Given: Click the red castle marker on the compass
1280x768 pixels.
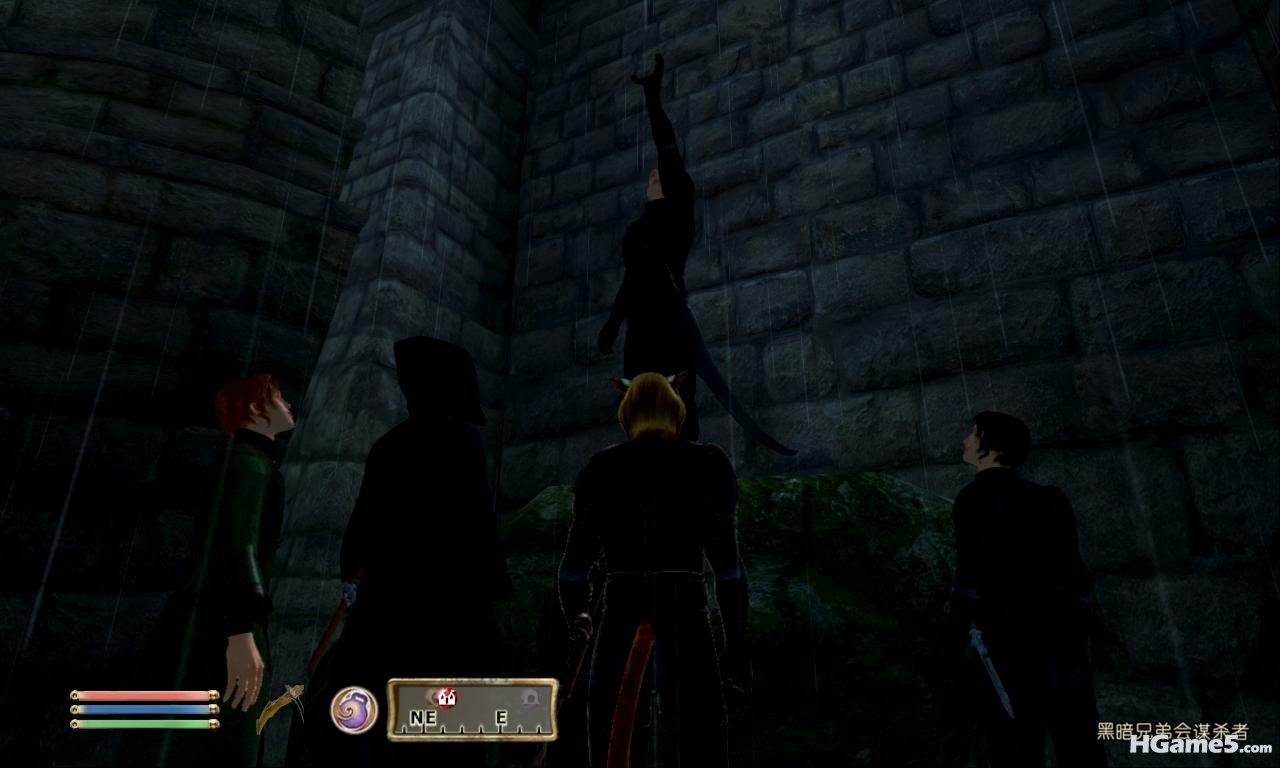Looking at the screenshot, I should click(446, 699).
